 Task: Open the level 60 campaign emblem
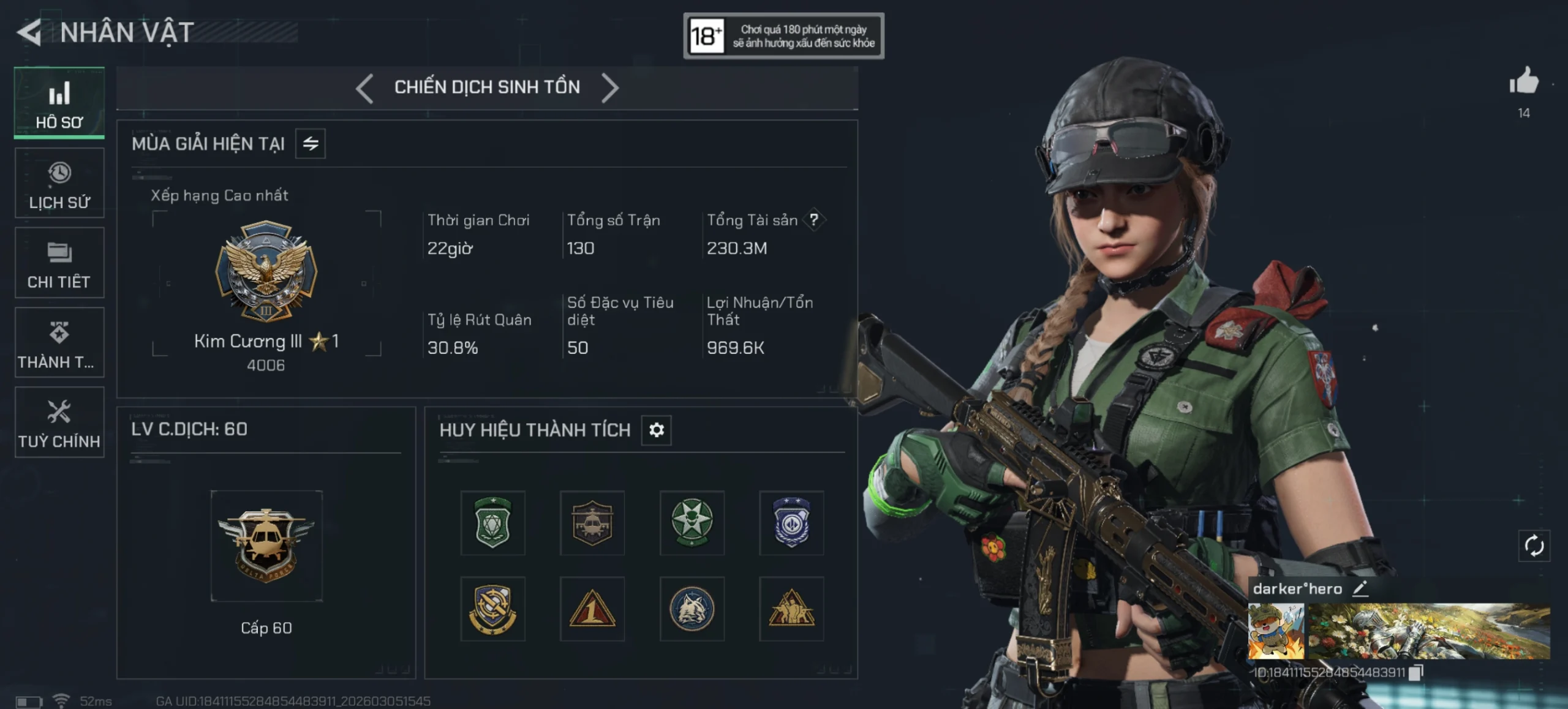pos(266,545)
